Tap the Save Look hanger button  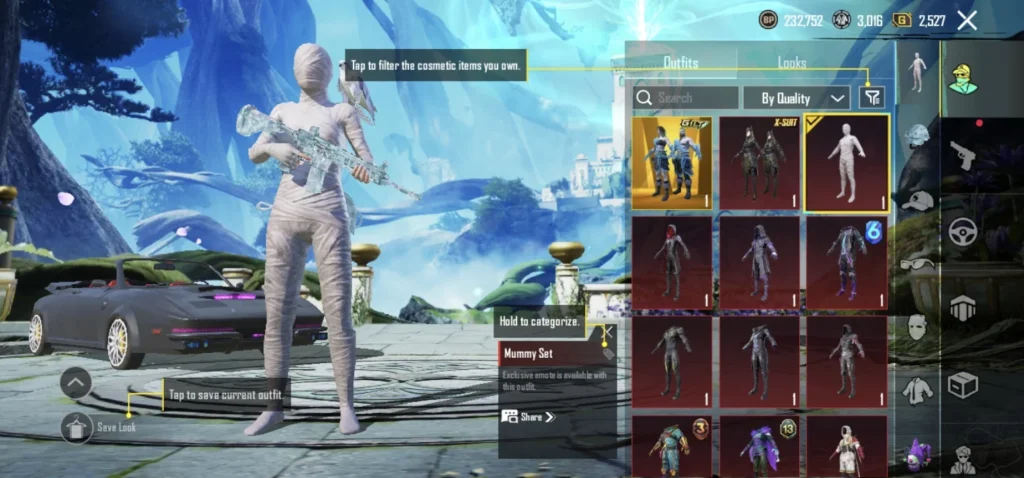click(x=77, y=427)
